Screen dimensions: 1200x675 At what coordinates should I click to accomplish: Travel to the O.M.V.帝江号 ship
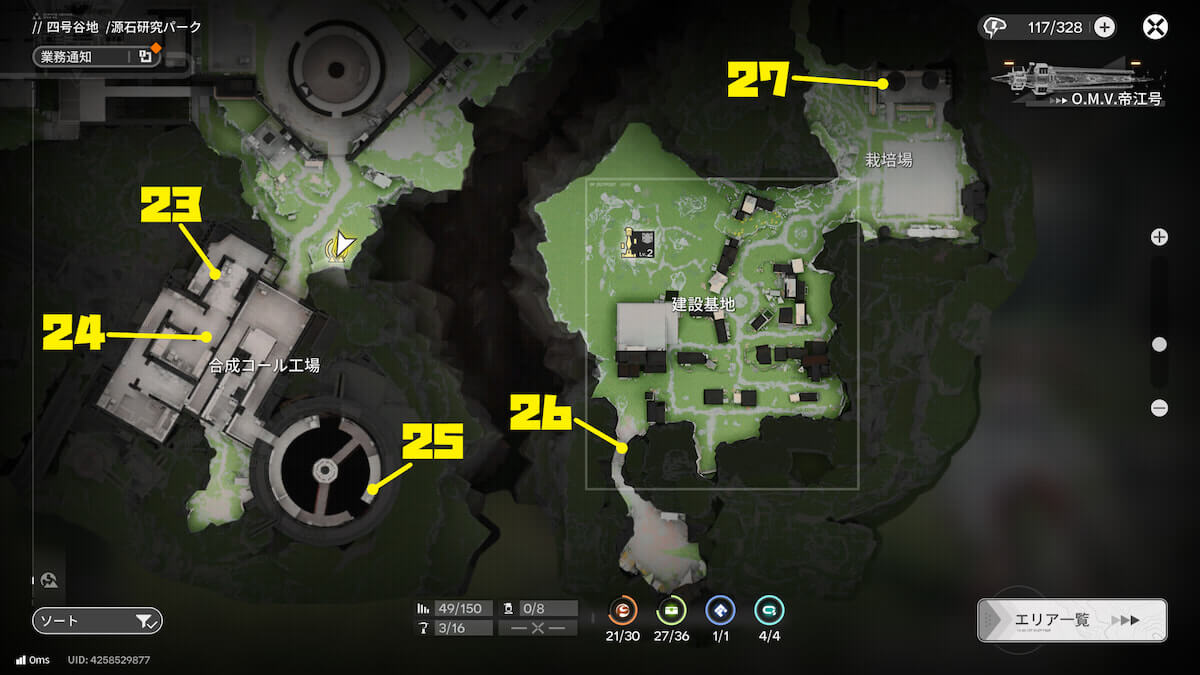[1076, 78]
